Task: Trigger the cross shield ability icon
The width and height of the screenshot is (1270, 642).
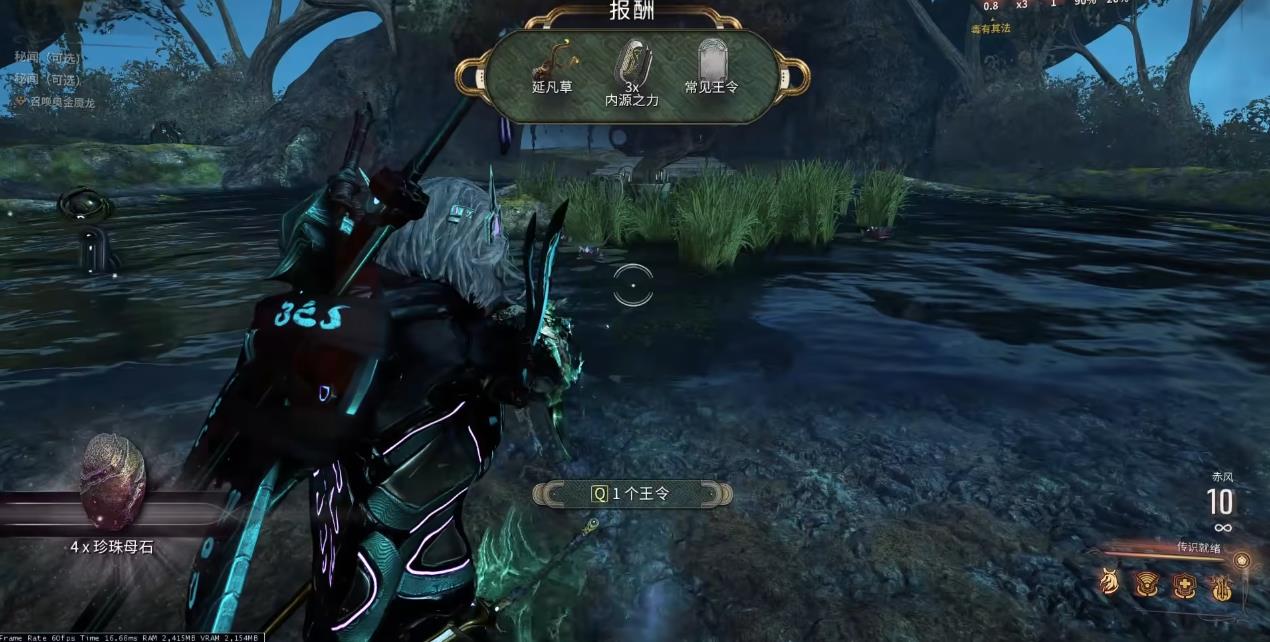Action: click(x=1185, y=585)
